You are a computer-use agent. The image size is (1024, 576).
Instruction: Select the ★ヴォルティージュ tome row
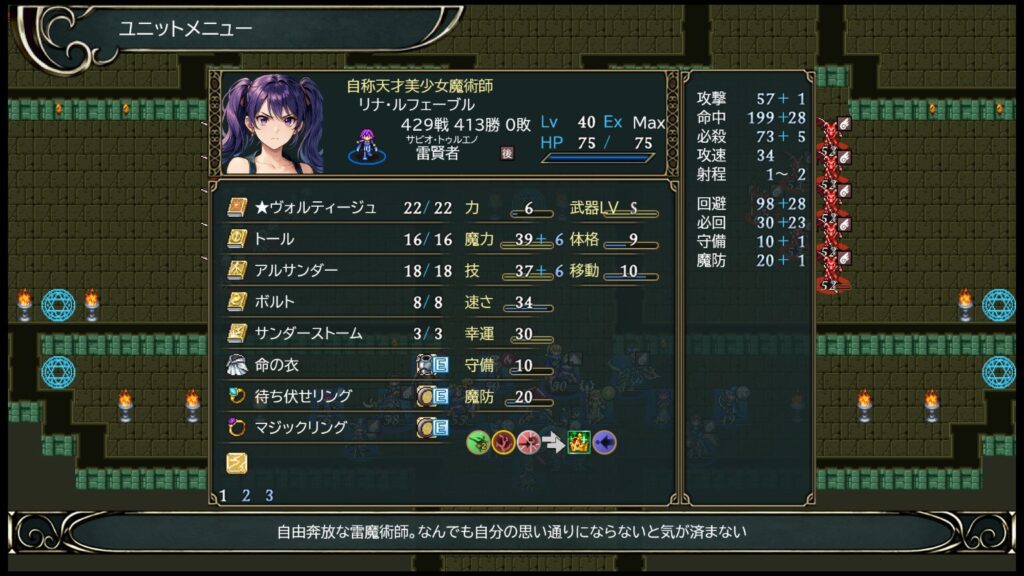pos(316,208)
